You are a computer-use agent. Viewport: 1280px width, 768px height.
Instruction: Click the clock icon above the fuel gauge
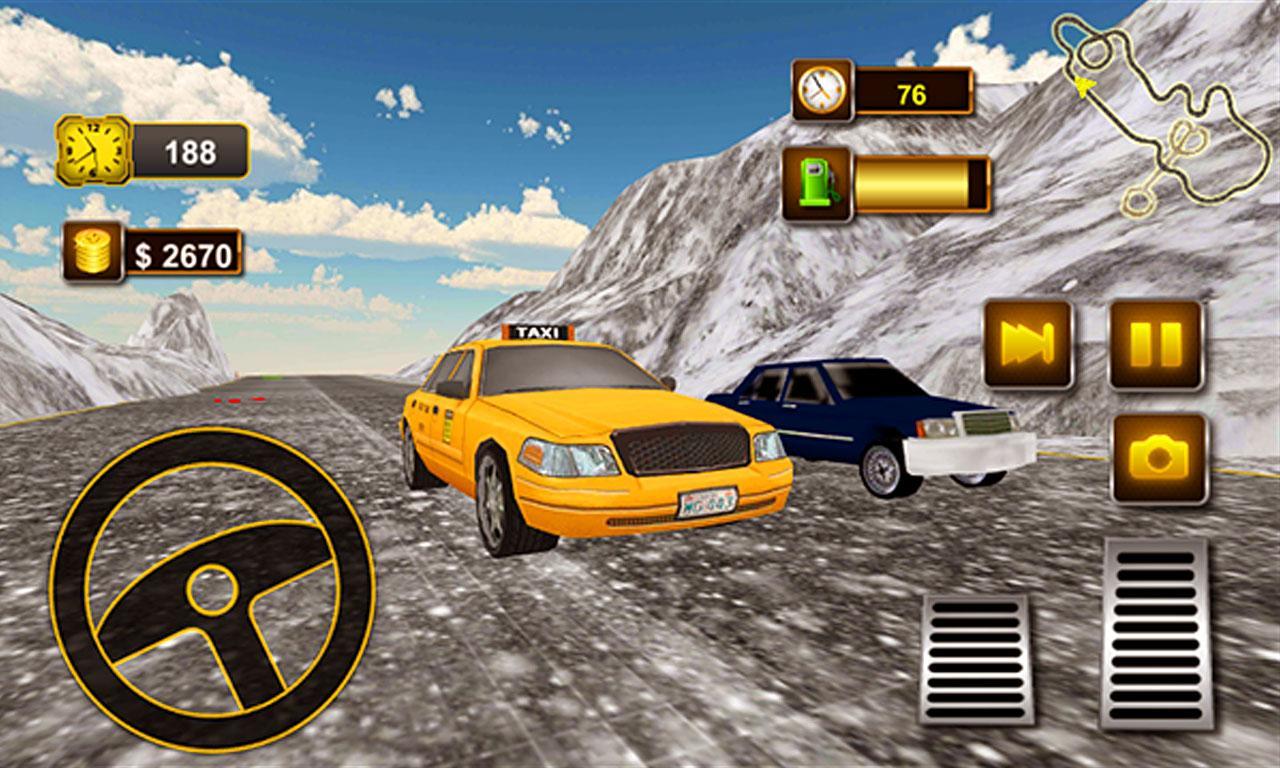tap(820, 90)
